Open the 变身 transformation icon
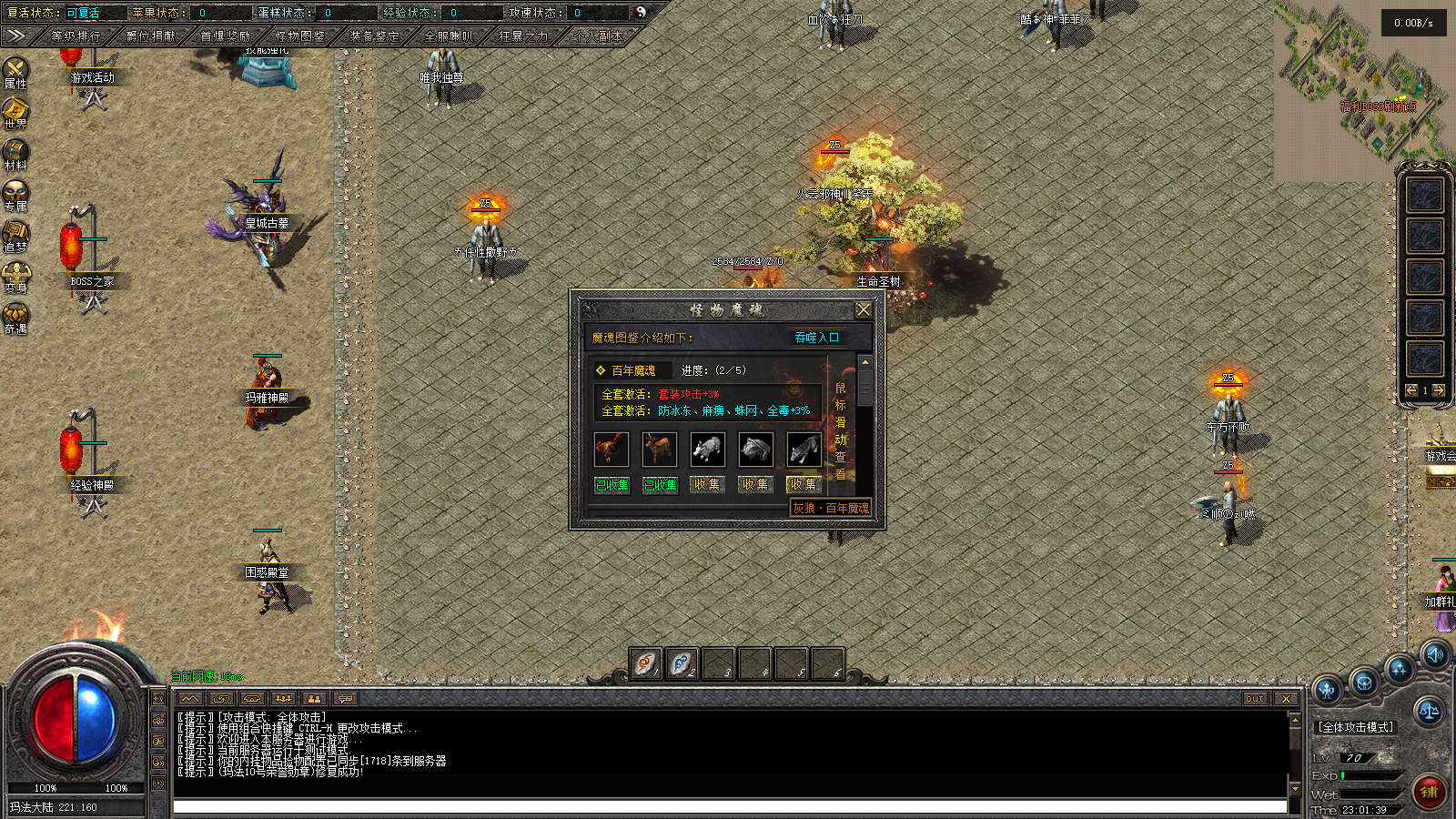The height and width of the screenshot is (819, 1456). [x=15, y=274]
